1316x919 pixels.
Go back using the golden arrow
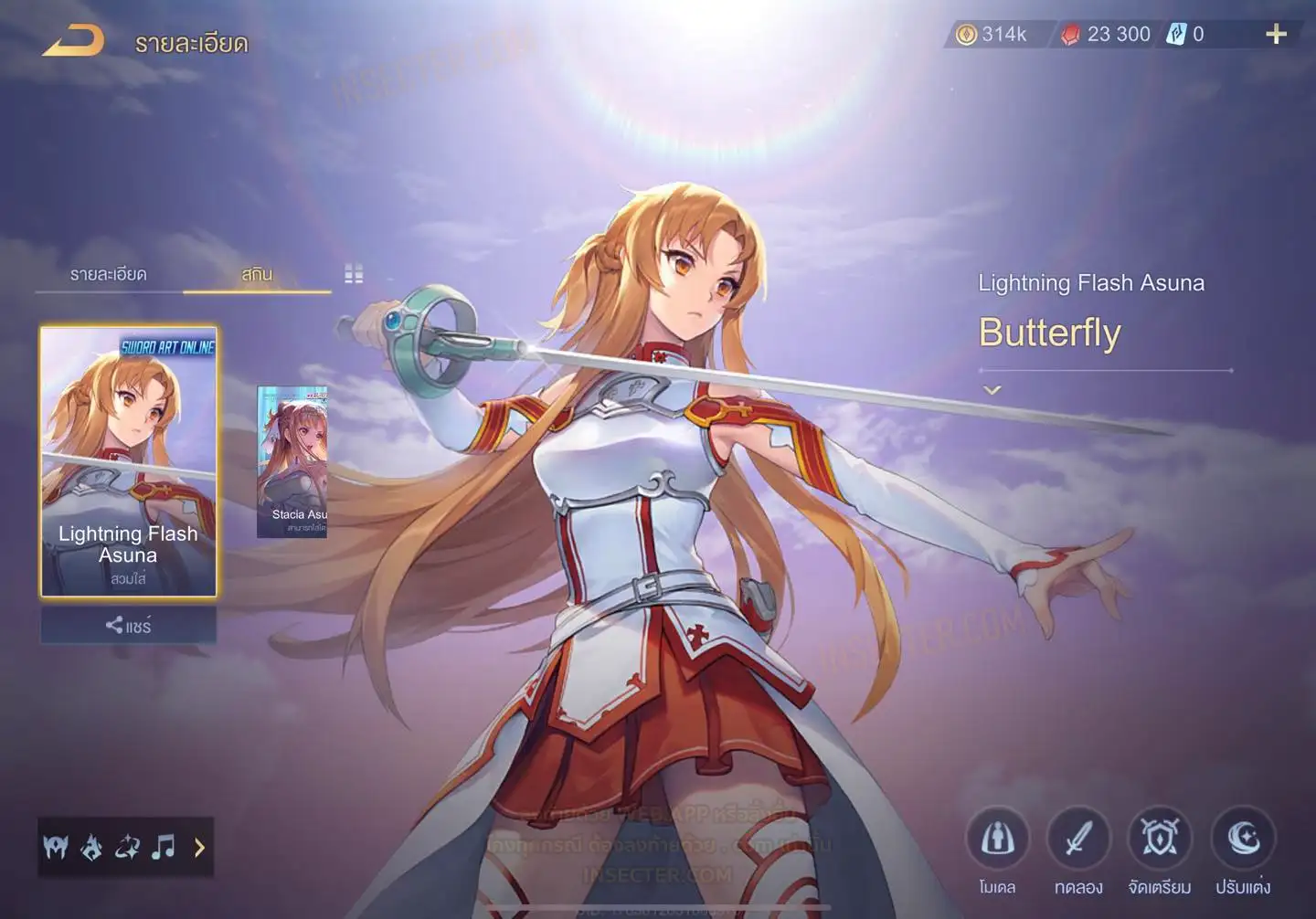point(73,40)
